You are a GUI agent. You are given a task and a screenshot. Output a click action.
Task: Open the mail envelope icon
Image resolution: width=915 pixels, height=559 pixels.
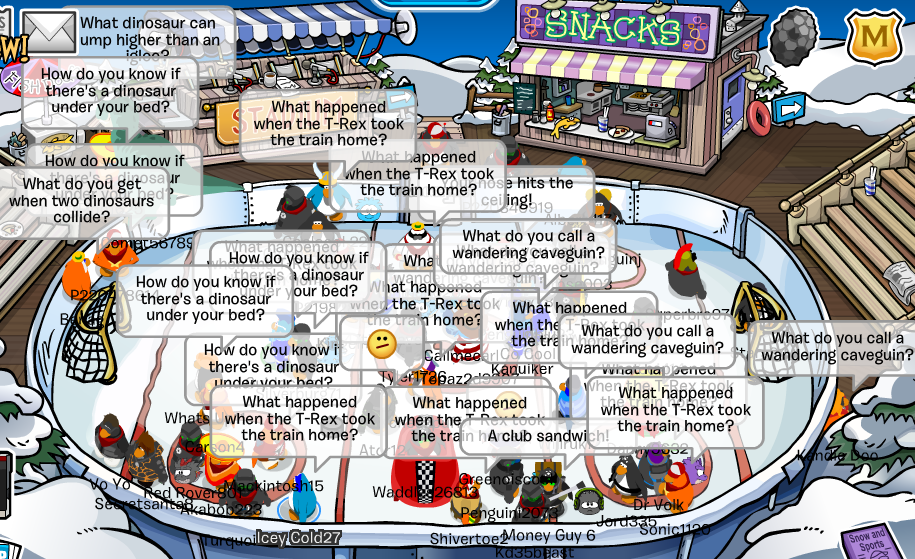coord(50,32)
